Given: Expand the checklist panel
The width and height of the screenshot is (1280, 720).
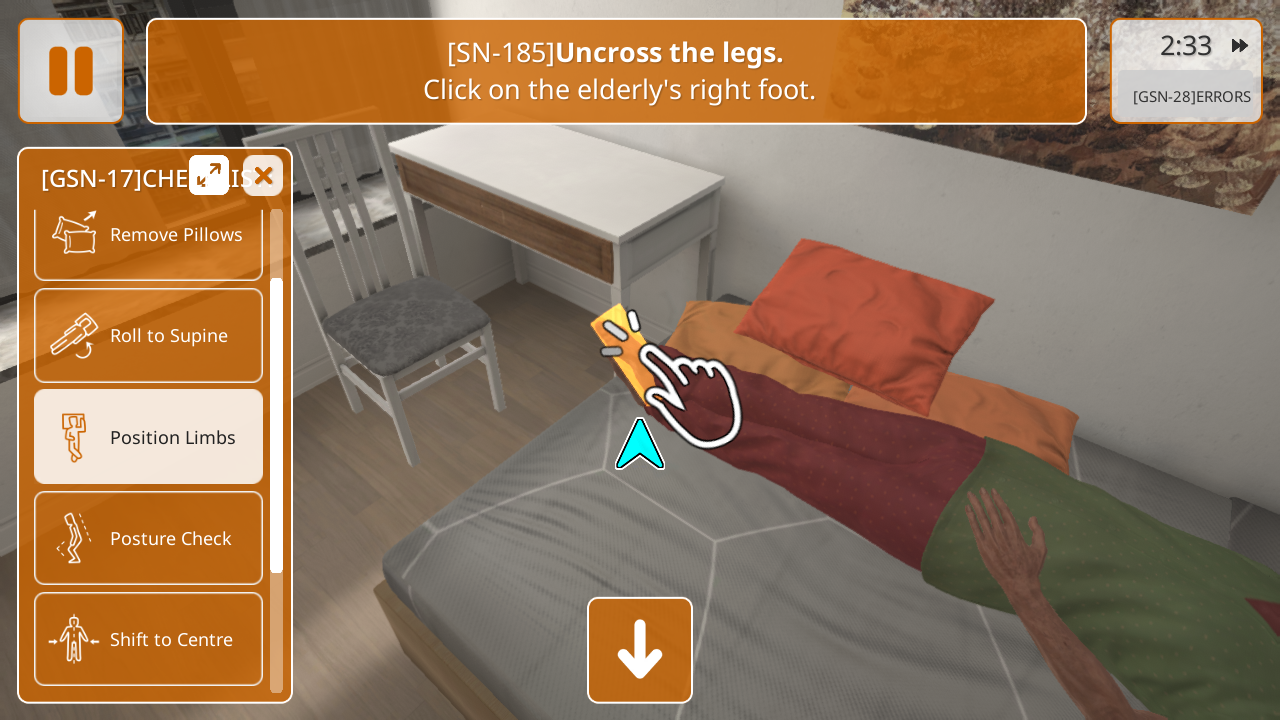Looking at the screenshot, I should click(x=209, y=176).
